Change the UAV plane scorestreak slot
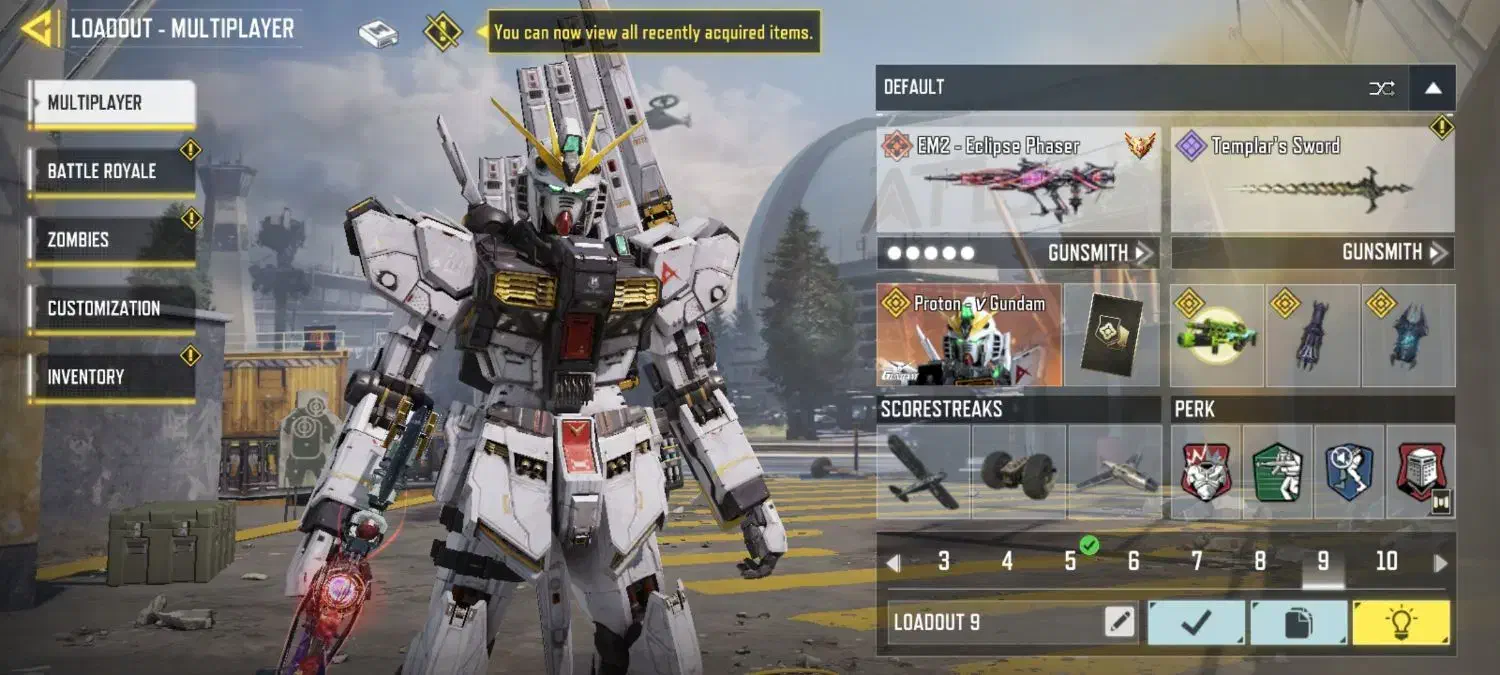This screenshot has height=675, width=1500. pyautogui.click(x=923, y=472)
